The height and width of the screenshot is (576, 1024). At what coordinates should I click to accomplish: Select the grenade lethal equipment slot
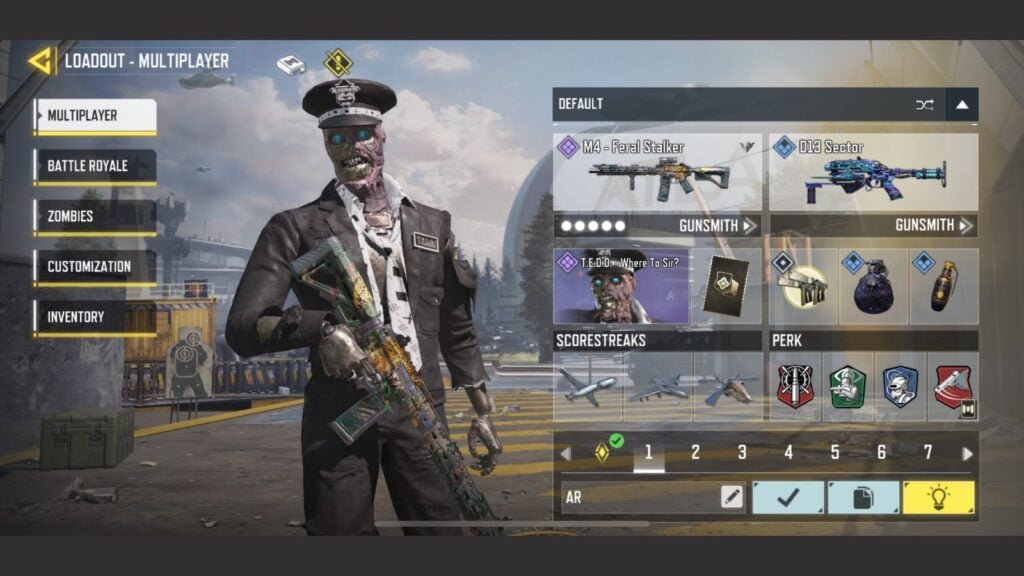pyautogui.click(x=873, y=287)
